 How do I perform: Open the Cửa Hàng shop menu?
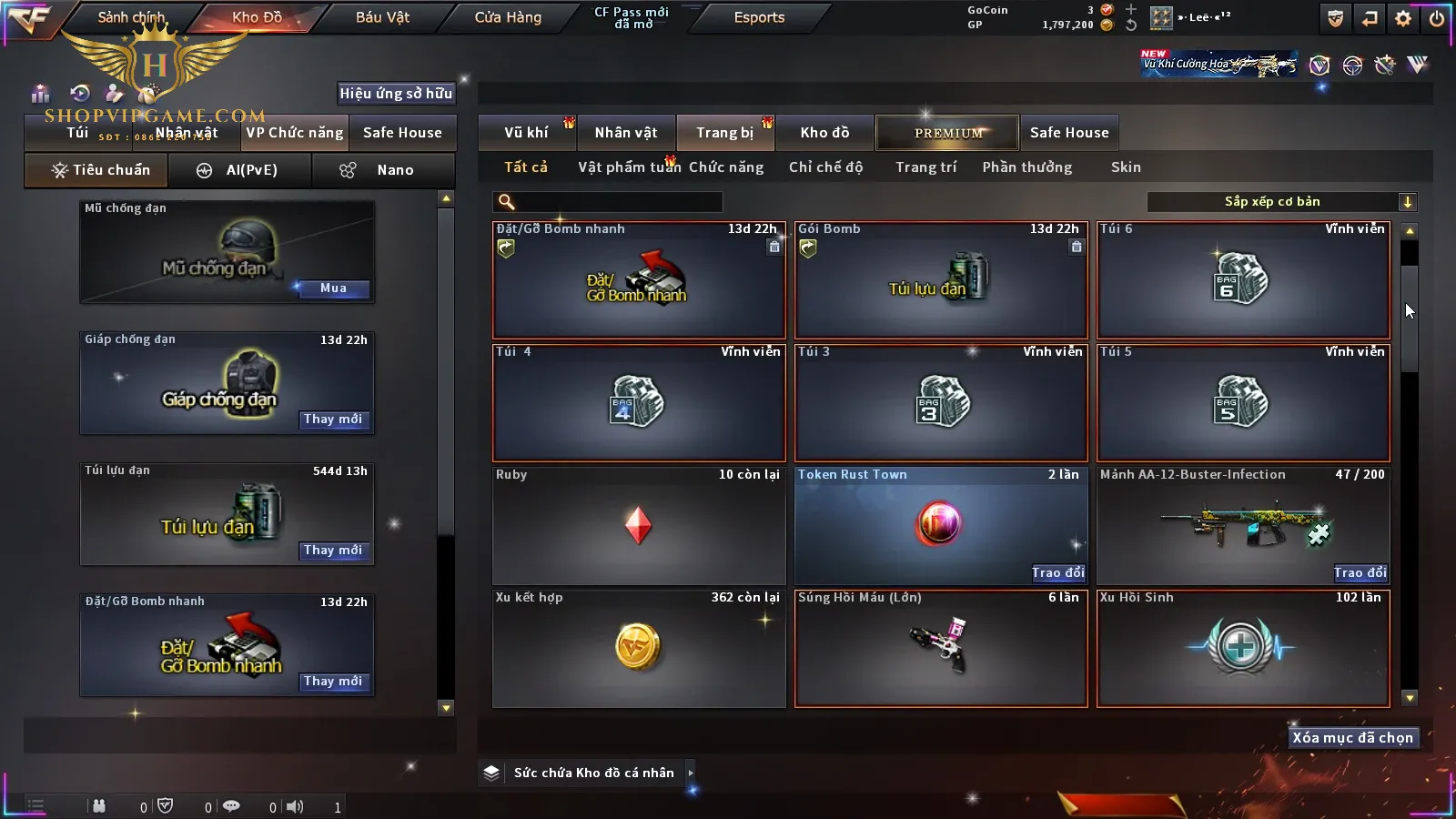point(508,17)
